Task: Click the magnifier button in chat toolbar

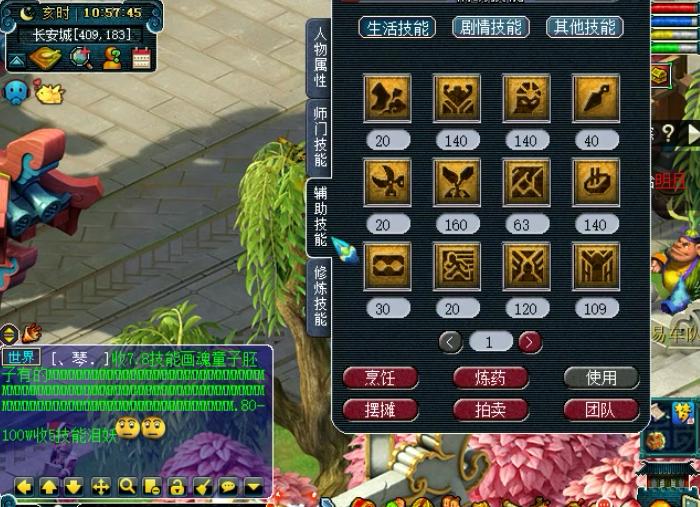Action: [x=127, y=487]
